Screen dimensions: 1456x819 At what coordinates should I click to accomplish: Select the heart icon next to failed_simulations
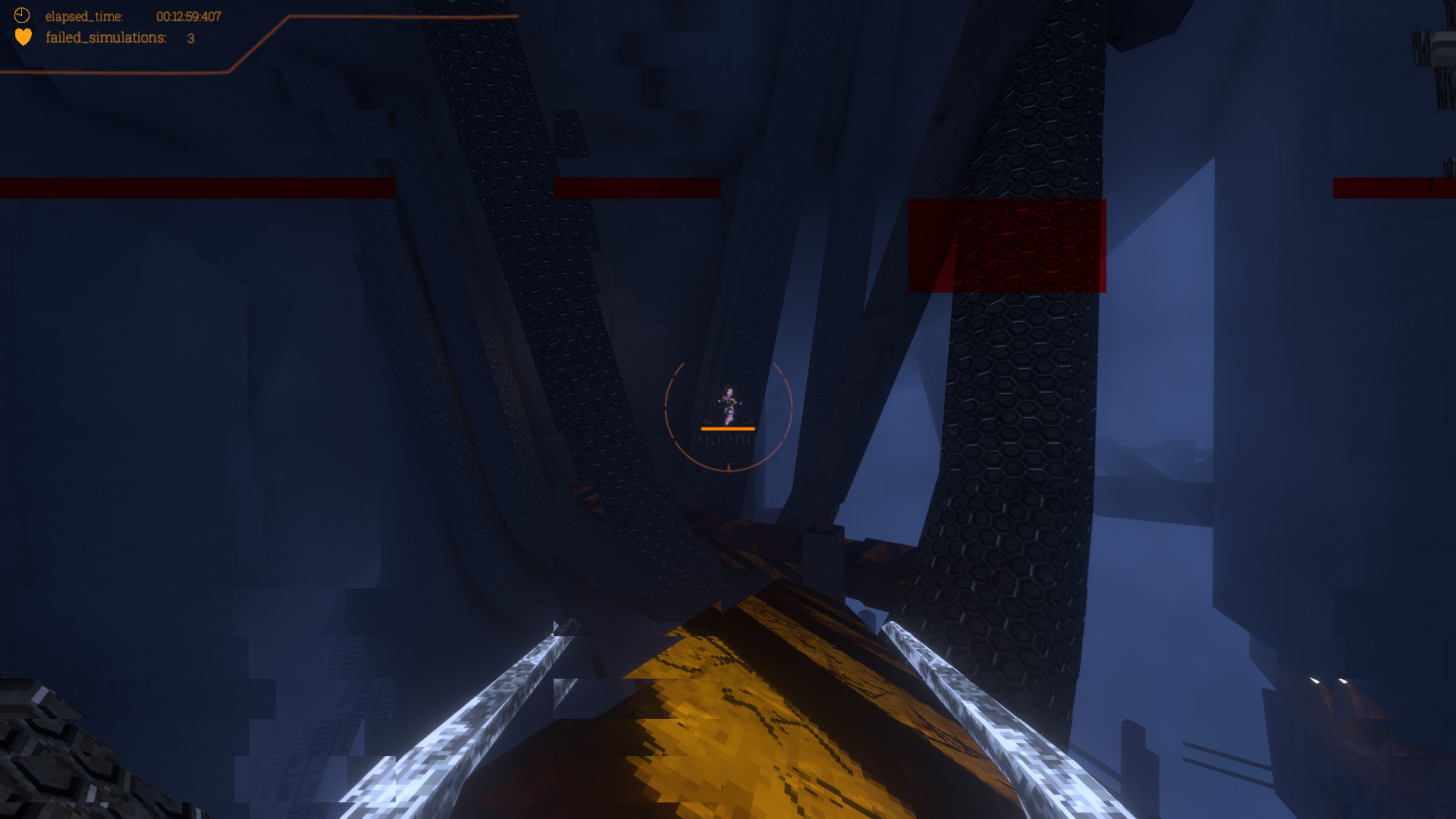click(24, 36)
